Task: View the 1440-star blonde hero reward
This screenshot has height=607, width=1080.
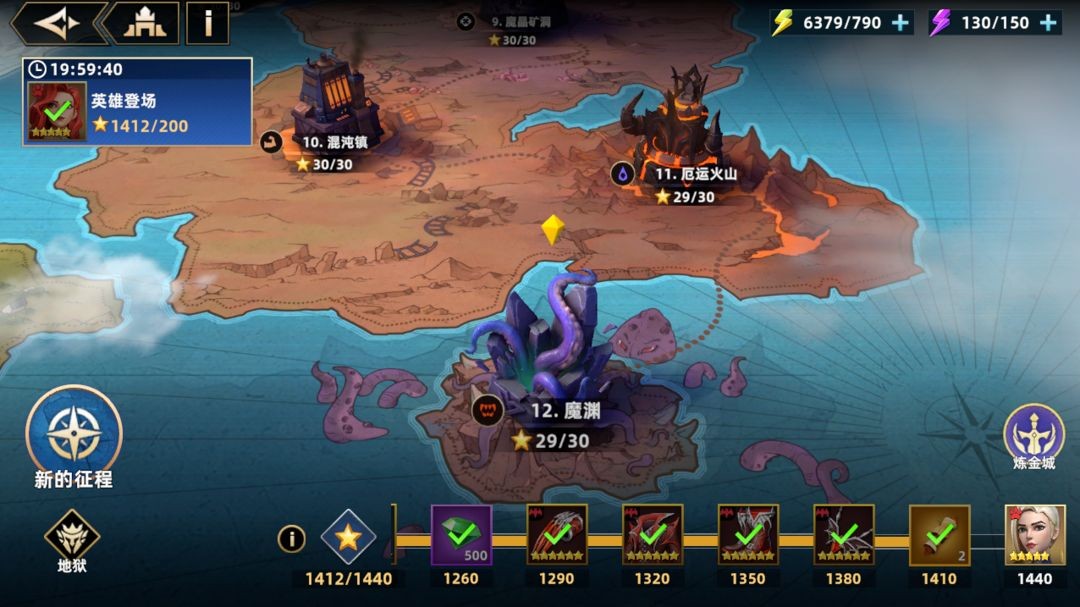Action: pyautogui.click(x=1034, y=535)
